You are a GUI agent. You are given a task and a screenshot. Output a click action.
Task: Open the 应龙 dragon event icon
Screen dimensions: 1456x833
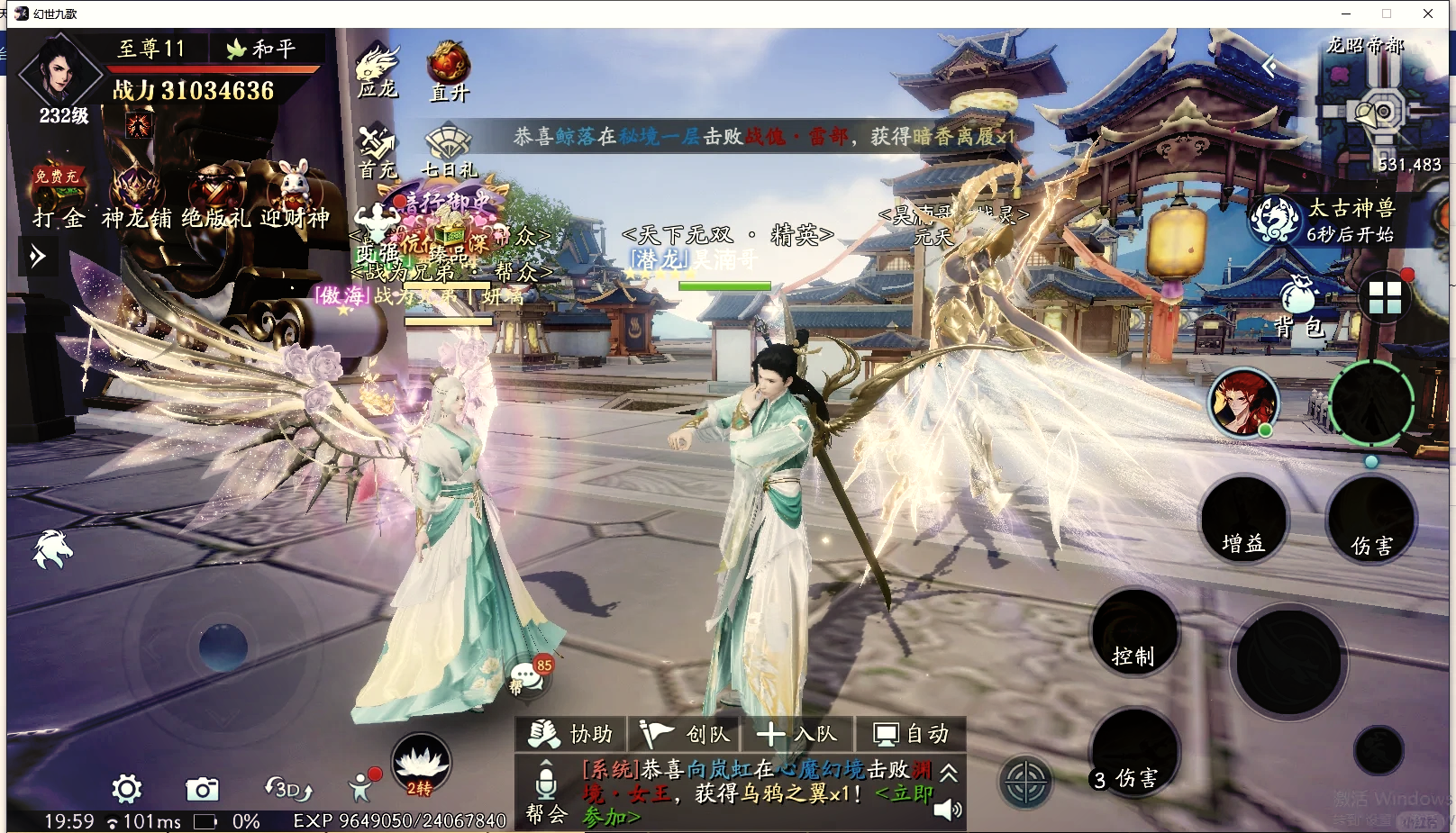click(378, 71)
